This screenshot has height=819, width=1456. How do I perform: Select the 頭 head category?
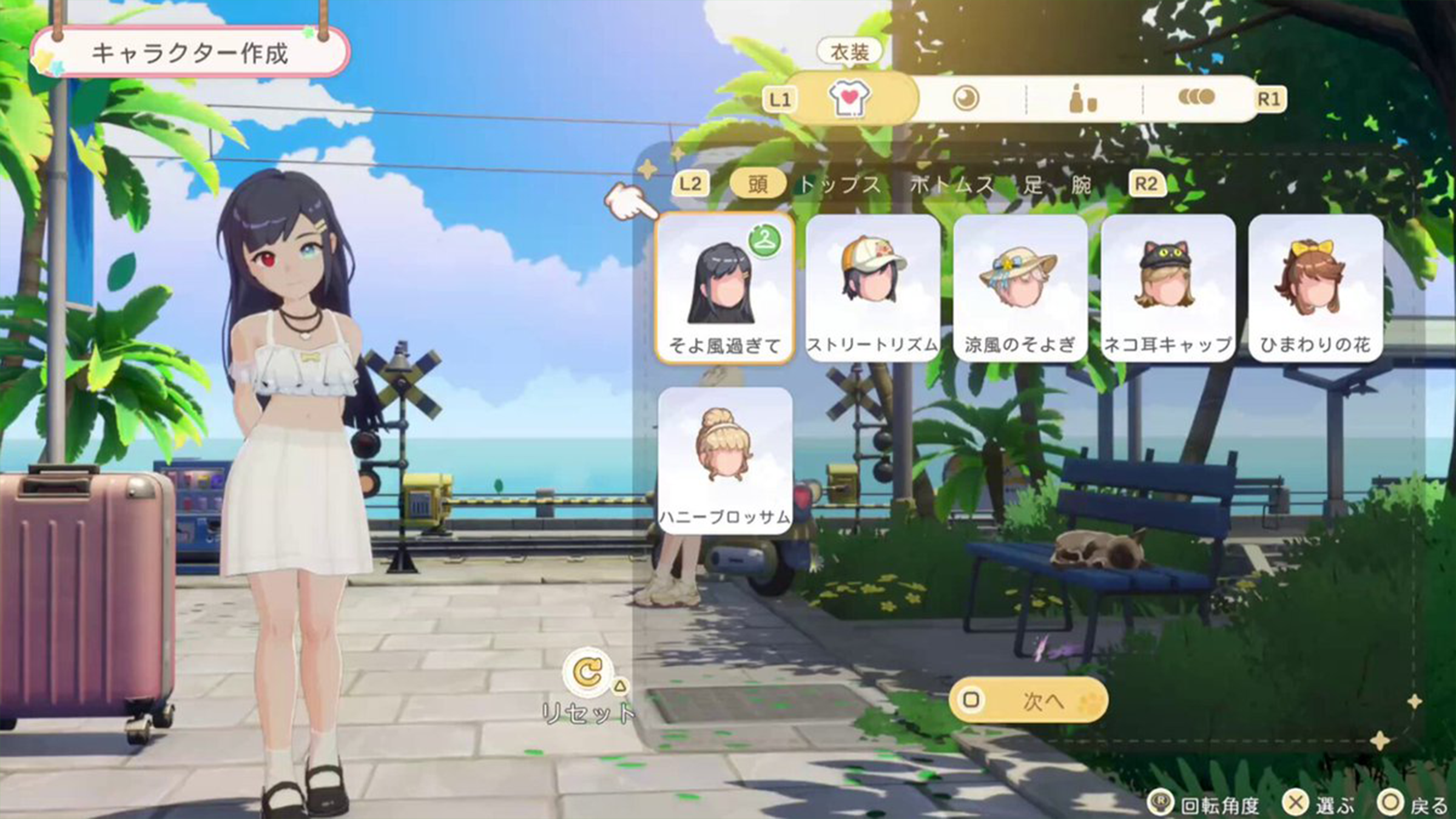tap(757, 184)
